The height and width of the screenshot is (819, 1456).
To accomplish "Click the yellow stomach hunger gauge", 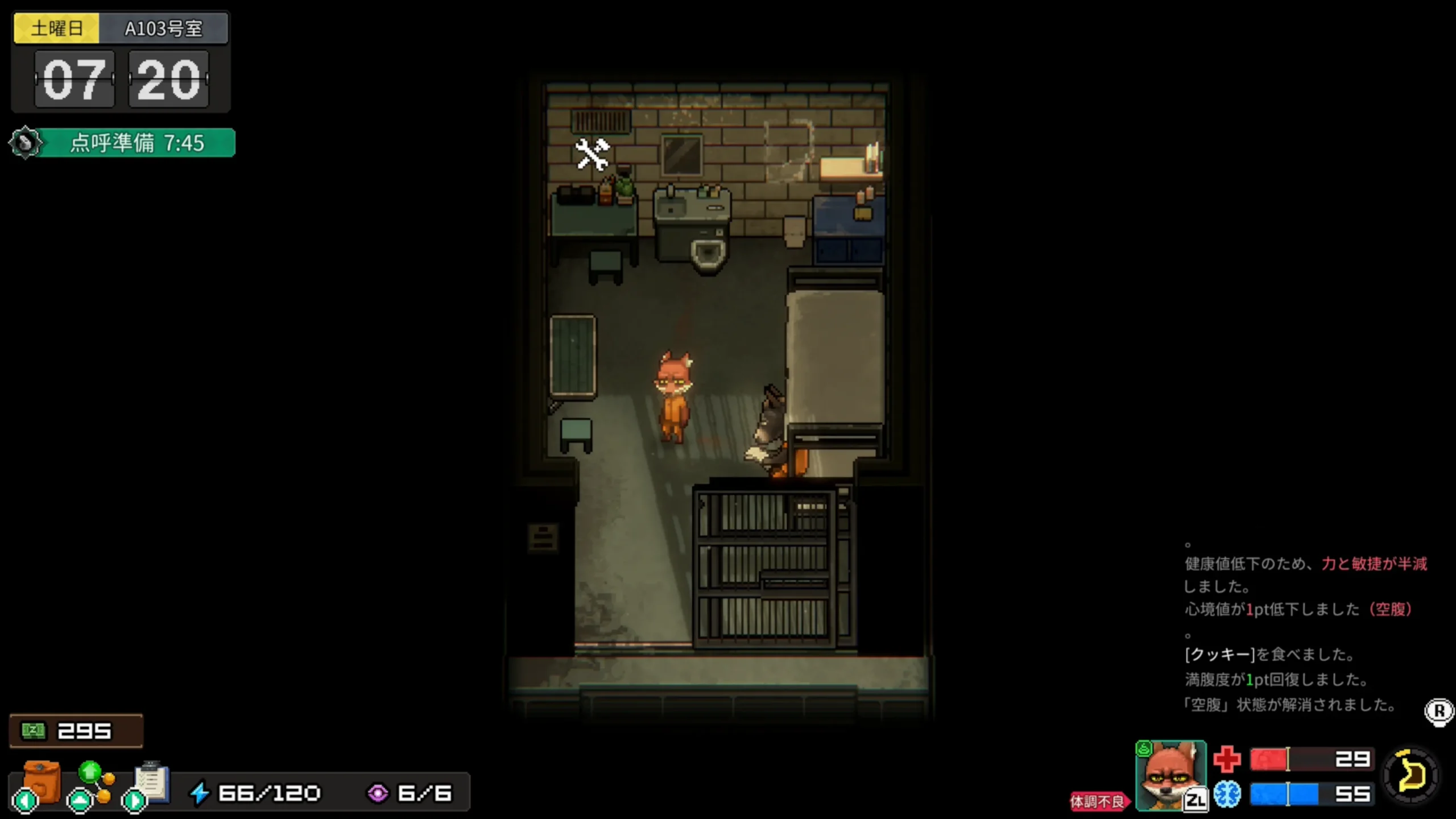I will tap(1411, 776).
